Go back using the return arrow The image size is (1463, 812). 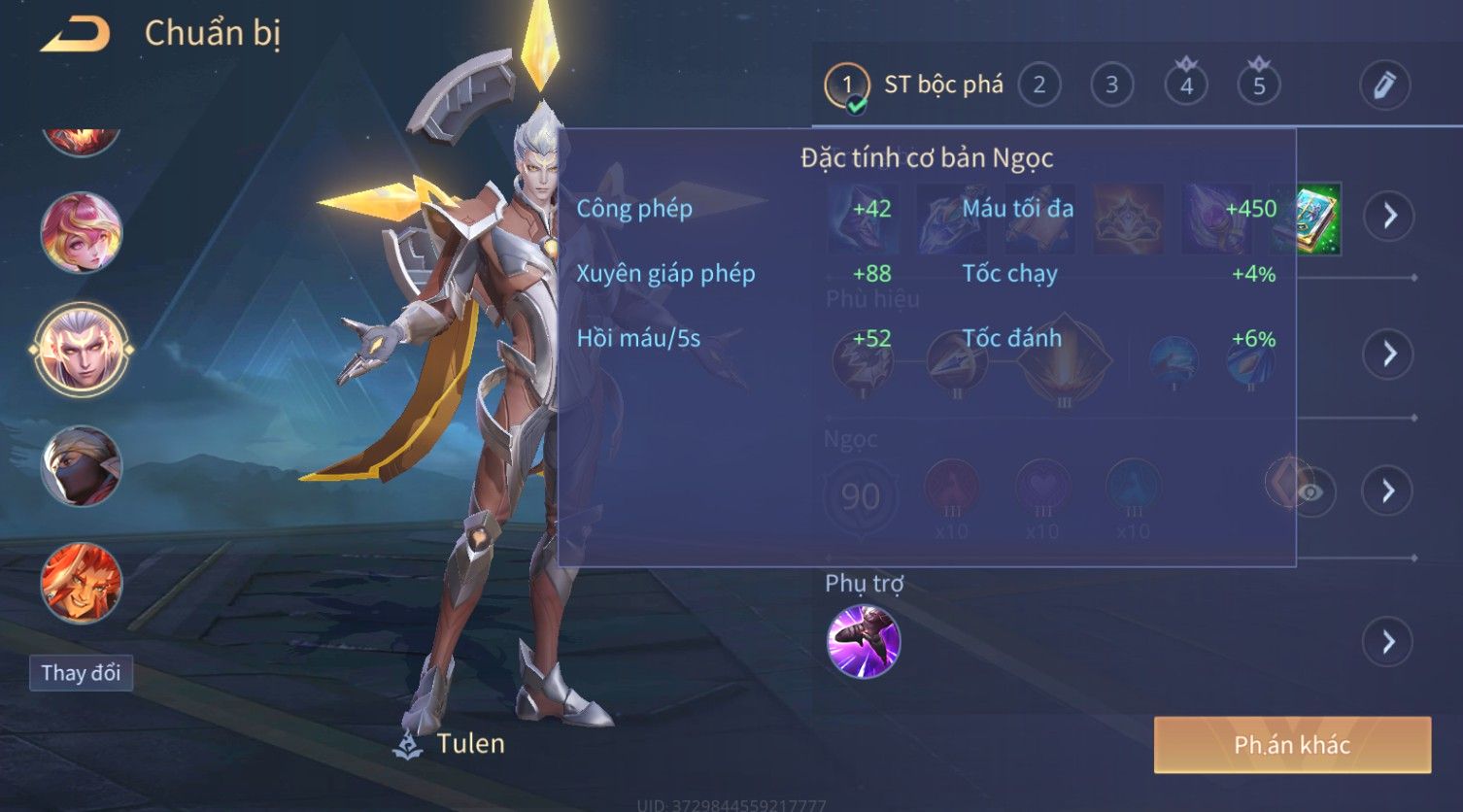(76, 35)
